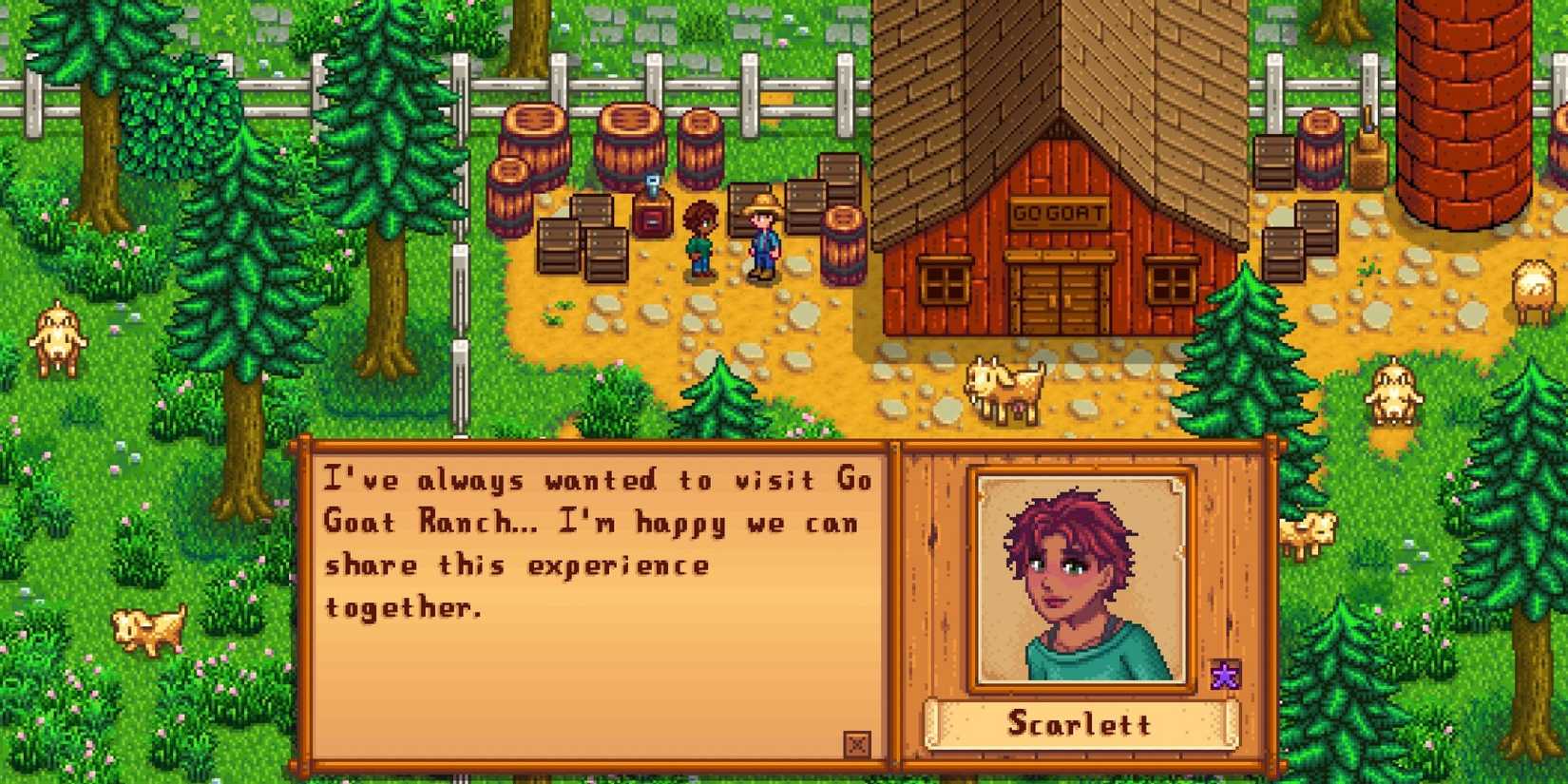Click the purple stardrop icon beside Scarlett's portrait

[x=1226, y=673]
